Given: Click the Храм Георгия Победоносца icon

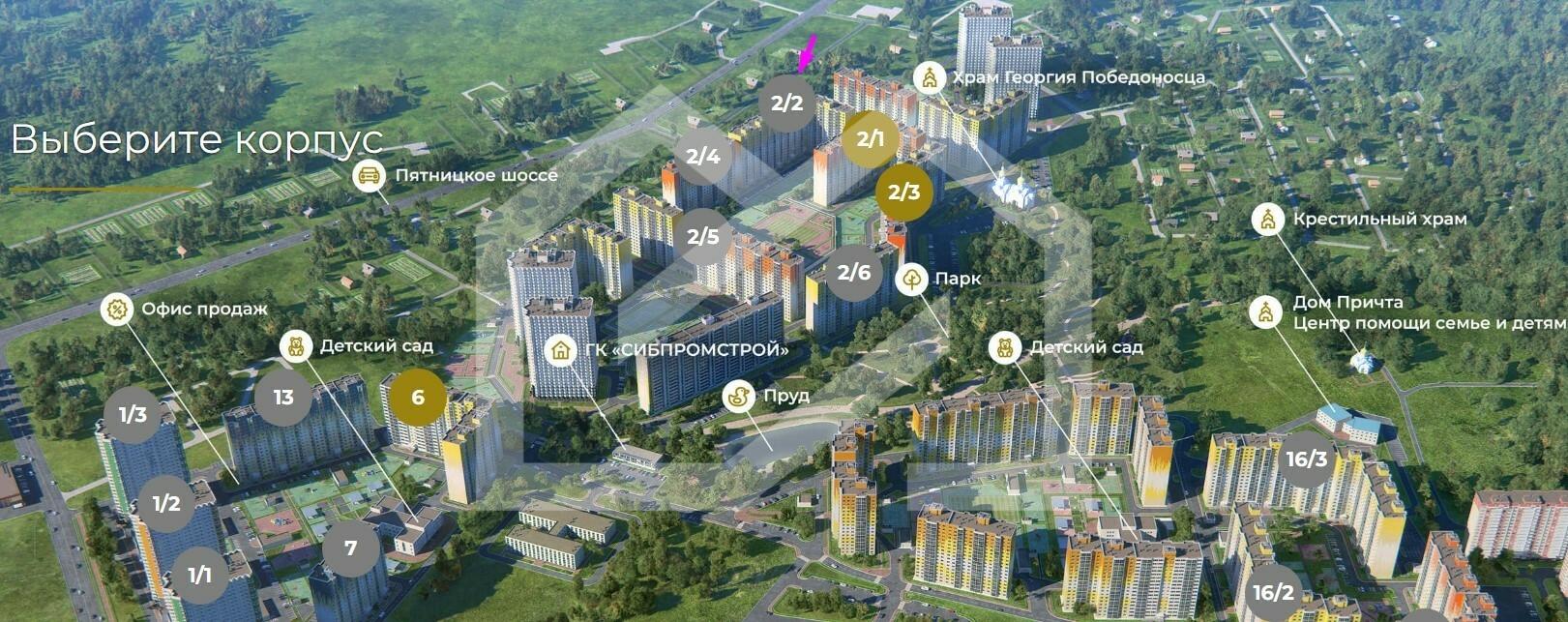Looking at the screenshot, I should 930,77.
